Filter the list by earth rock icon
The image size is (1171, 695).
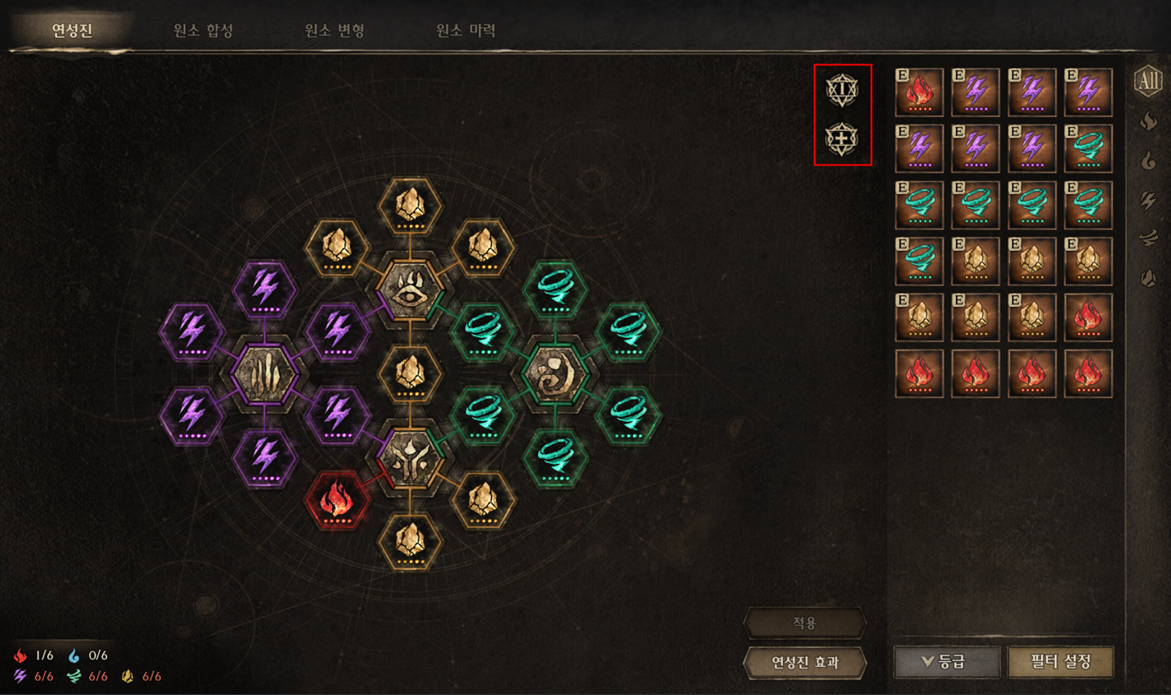(x=1148, y=278)
